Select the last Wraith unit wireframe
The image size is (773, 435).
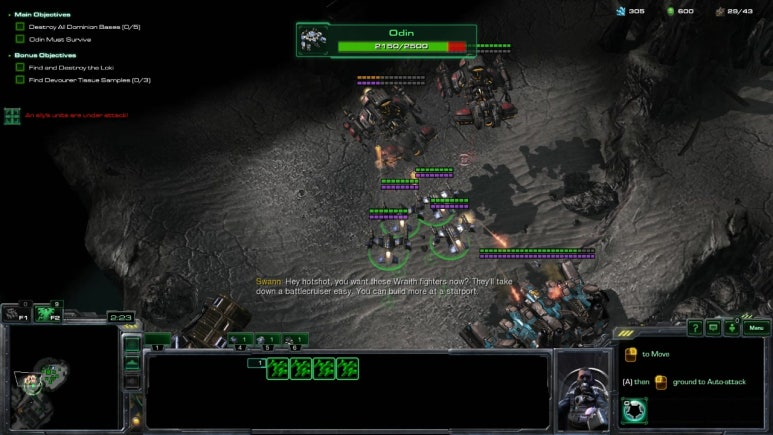(347, 369)
